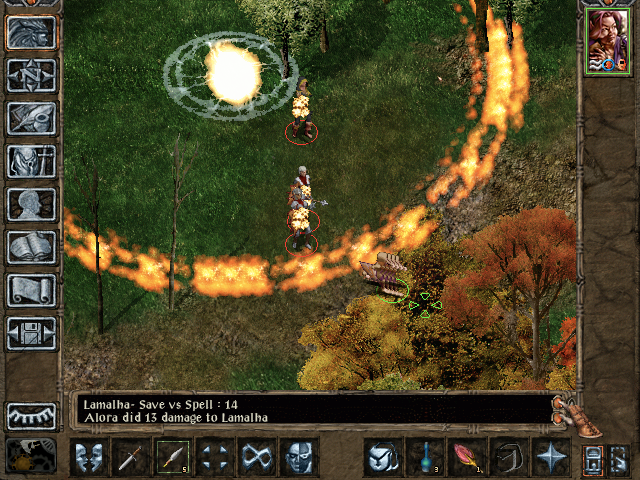Open the priest scroll button

coord(31,290)
